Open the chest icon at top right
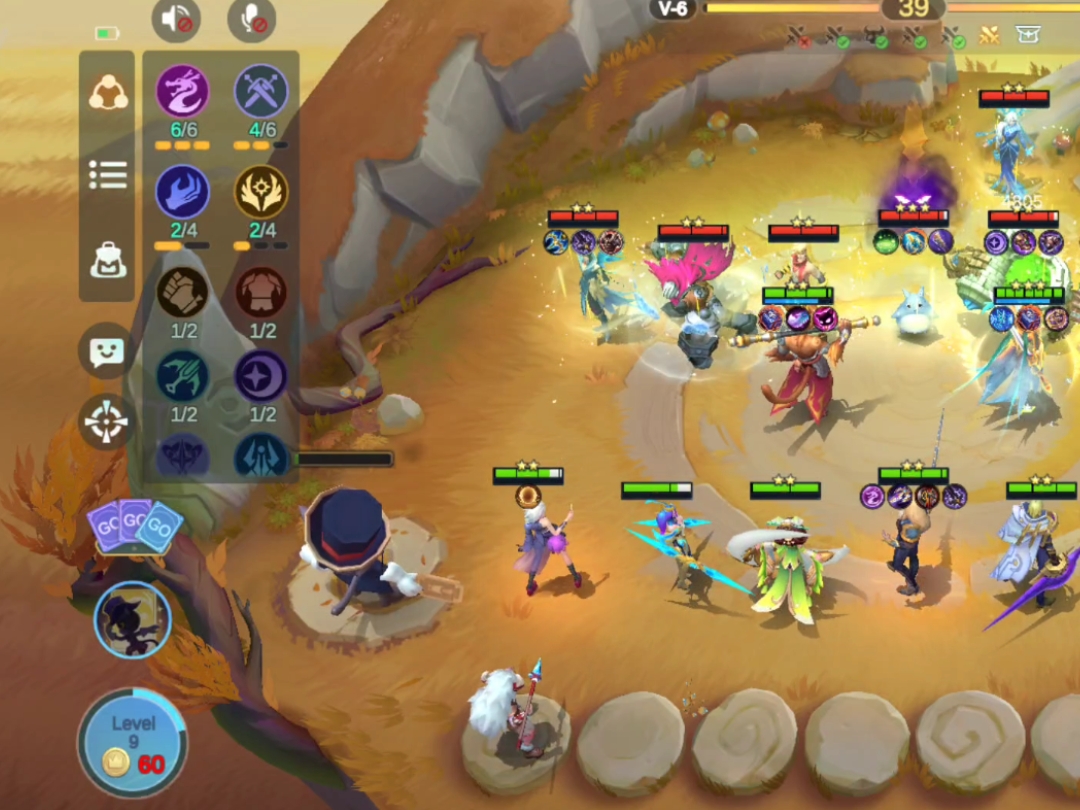The width and height of the screenshot is (1080, 810). (x=1027, y=36)
